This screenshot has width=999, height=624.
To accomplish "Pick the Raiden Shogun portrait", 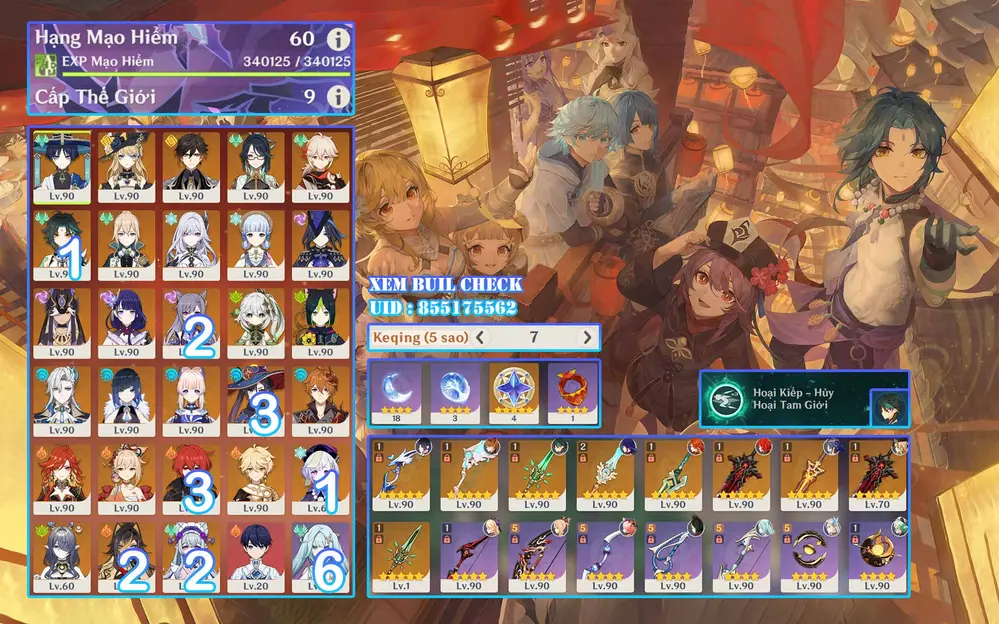I will (x=126, y=322).
